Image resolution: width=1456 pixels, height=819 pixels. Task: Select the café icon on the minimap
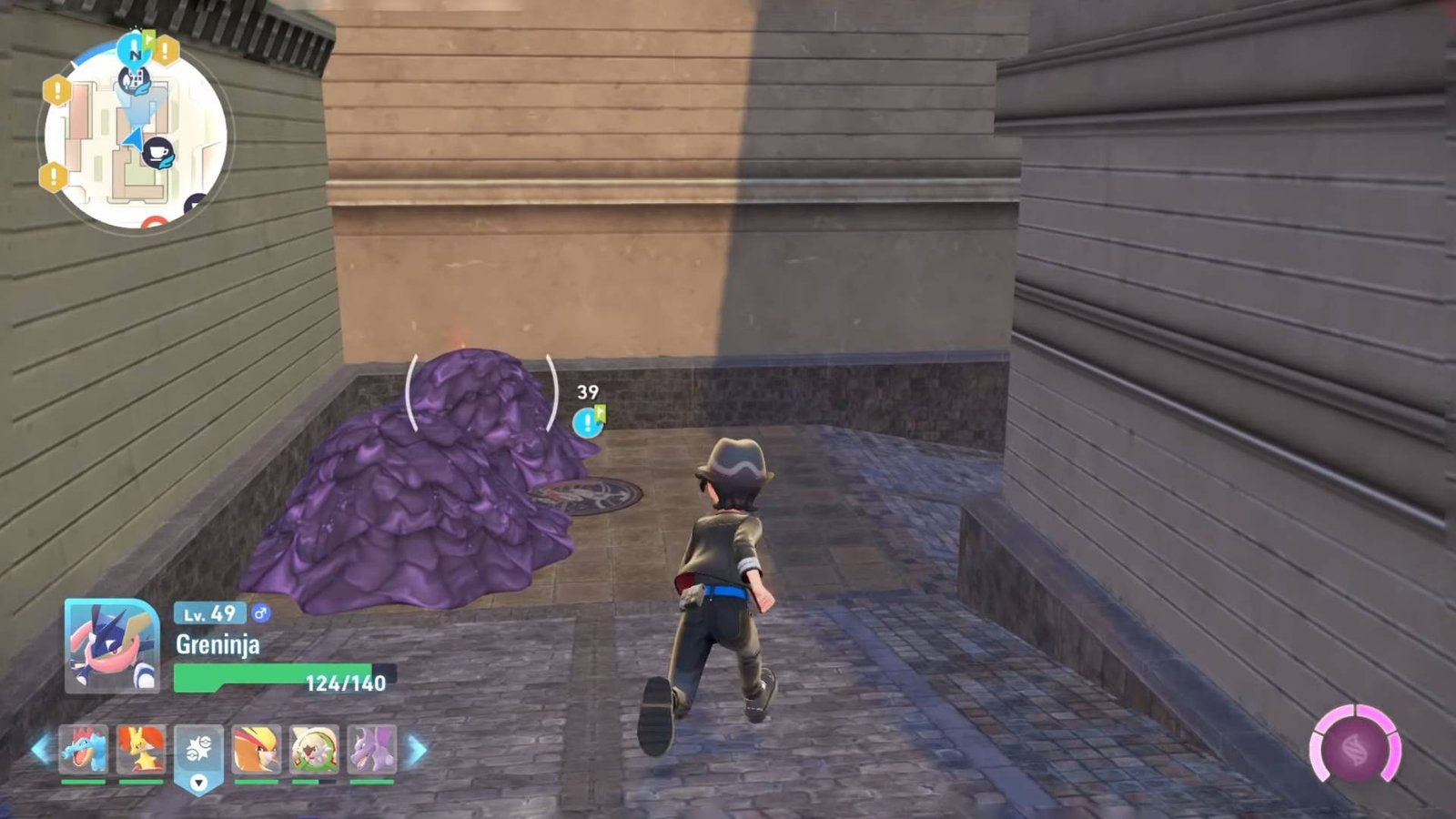(x=159, y=153)
